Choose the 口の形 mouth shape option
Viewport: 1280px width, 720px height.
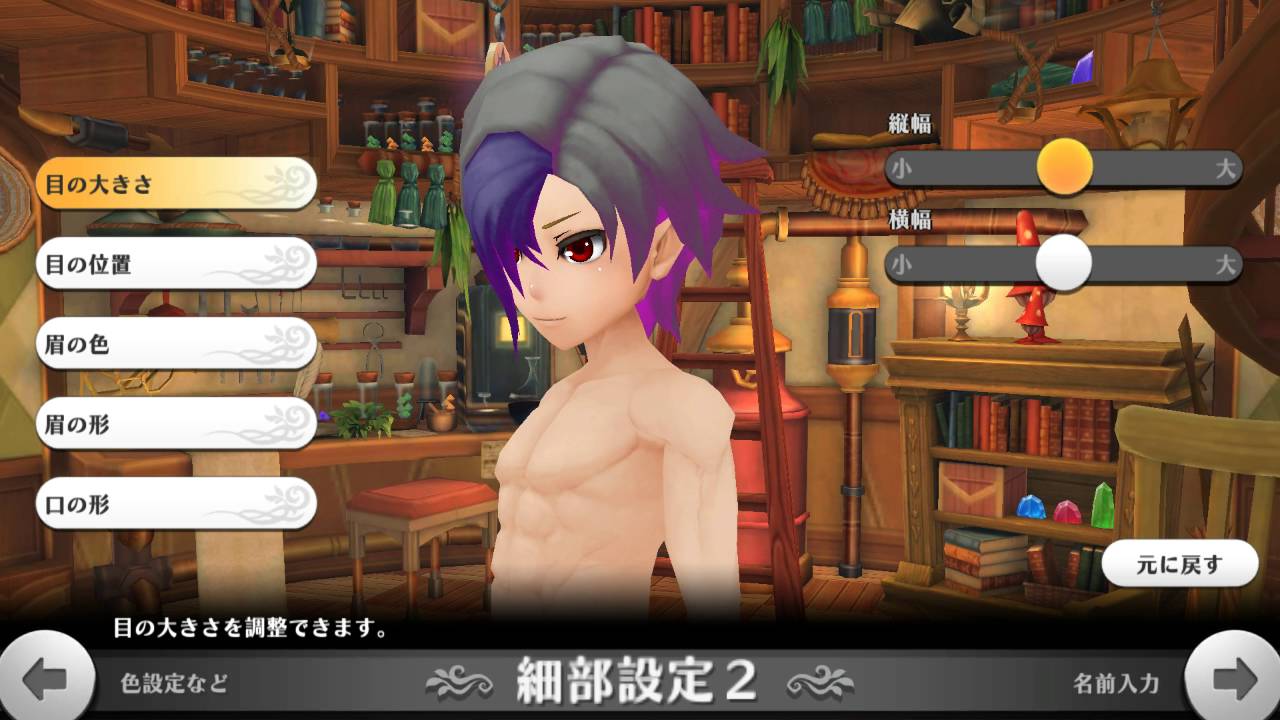pos(176,504)
